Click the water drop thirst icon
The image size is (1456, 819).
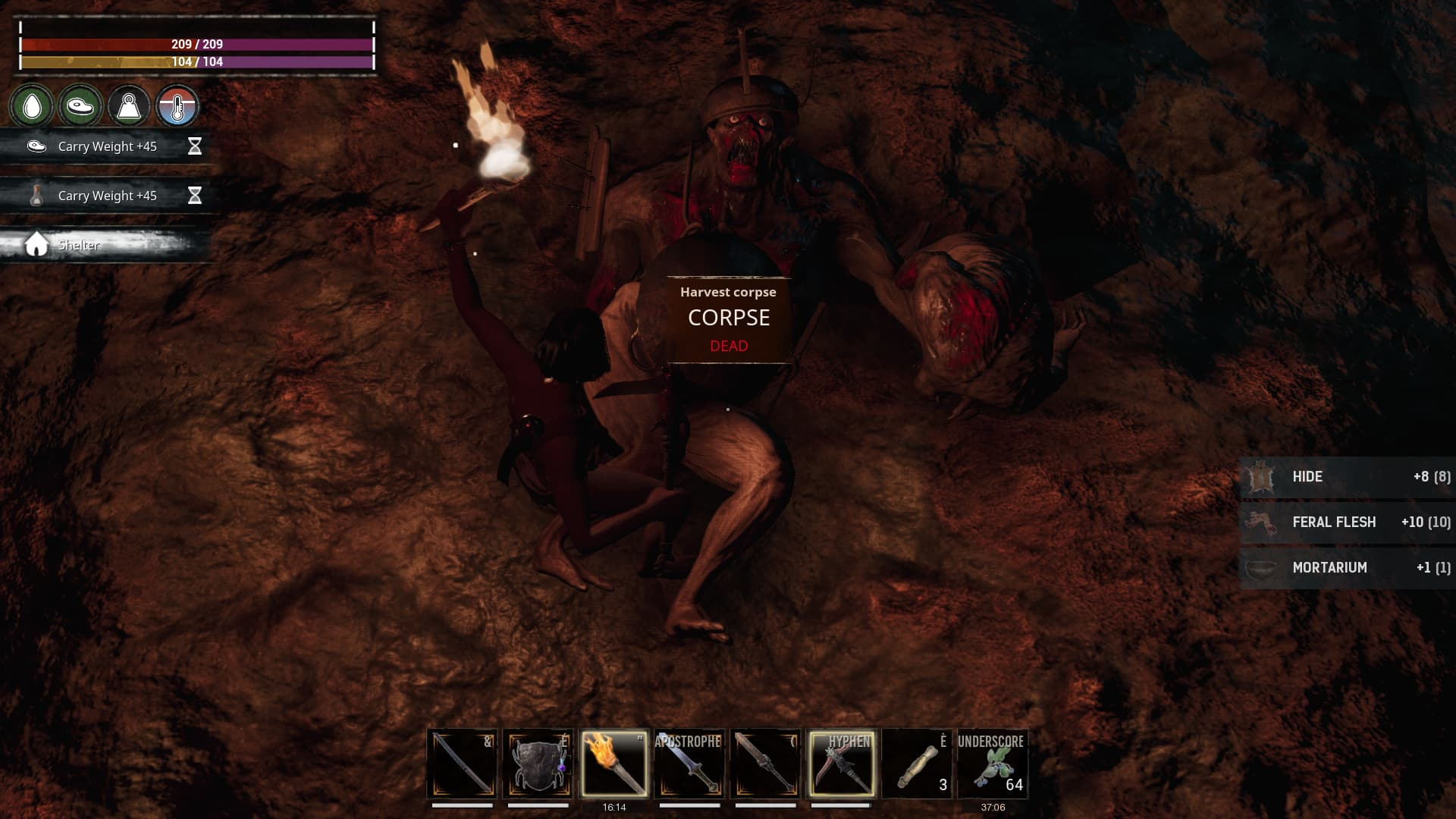(x=32, y=106)
